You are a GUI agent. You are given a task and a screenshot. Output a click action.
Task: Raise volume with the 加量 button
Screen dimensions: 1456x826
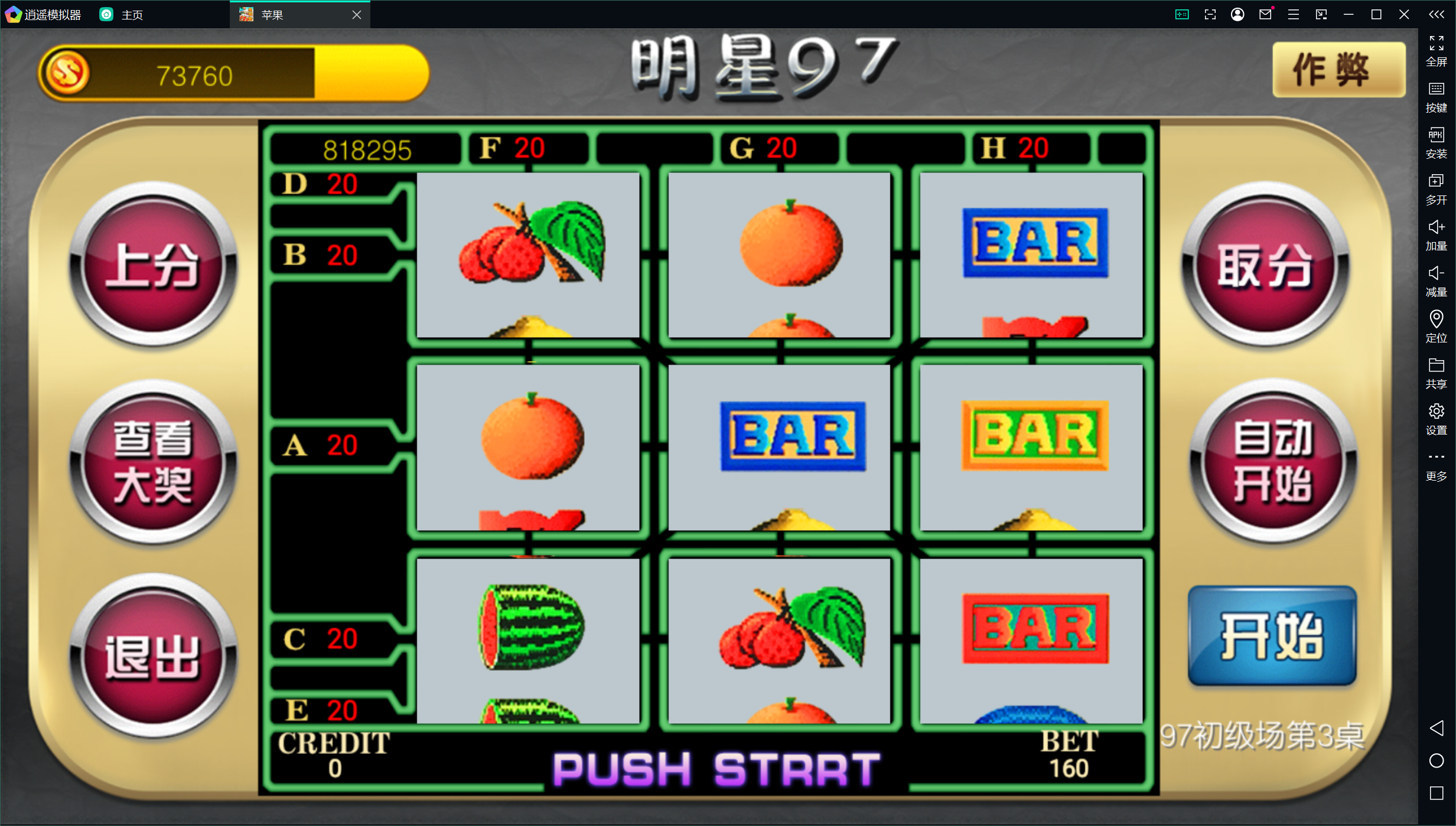point(1436,234)
